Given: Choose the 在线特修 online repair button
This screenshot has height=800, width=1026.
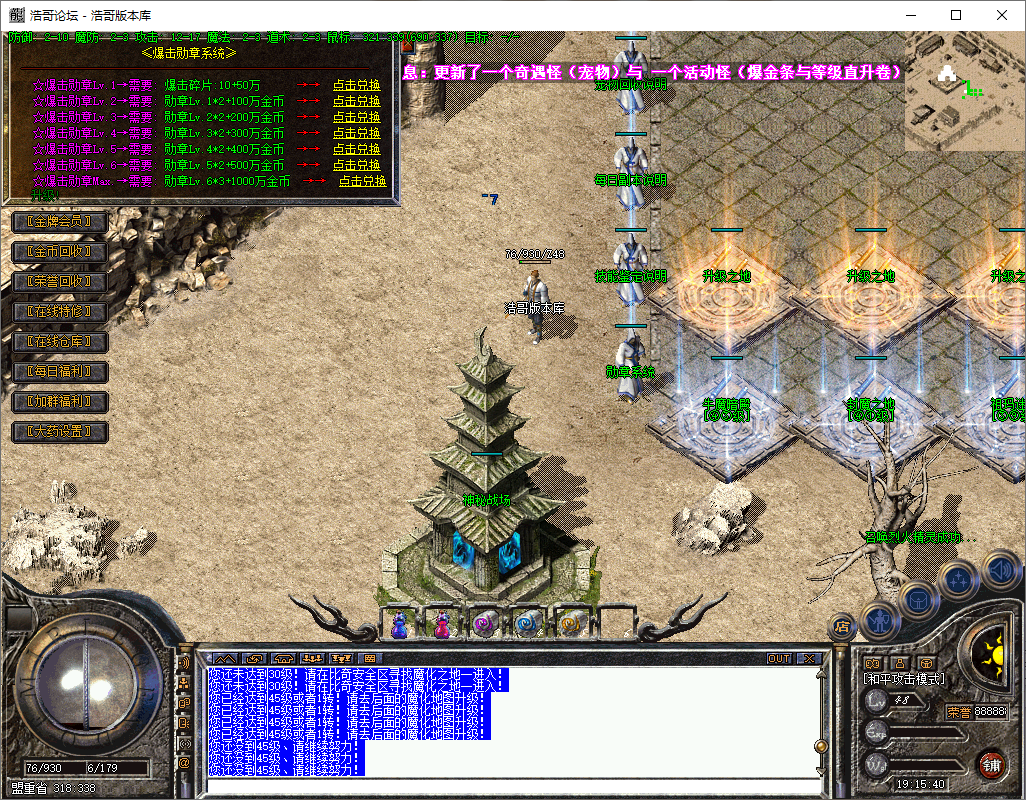Looking at the screenshot, I should click(59, 312).
